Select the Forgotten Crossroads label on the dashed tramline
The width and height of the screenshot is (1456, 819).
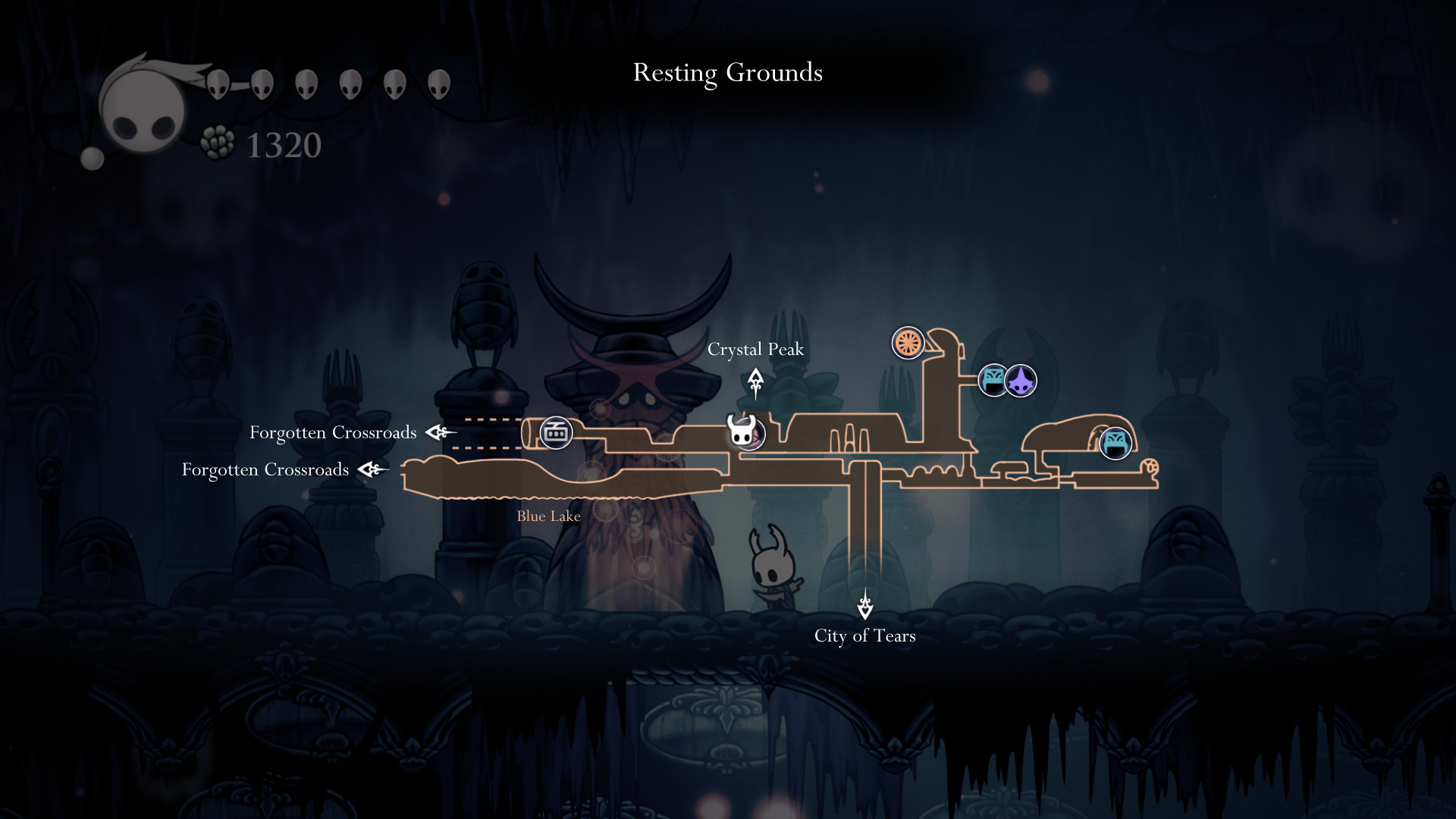(333, 432)
